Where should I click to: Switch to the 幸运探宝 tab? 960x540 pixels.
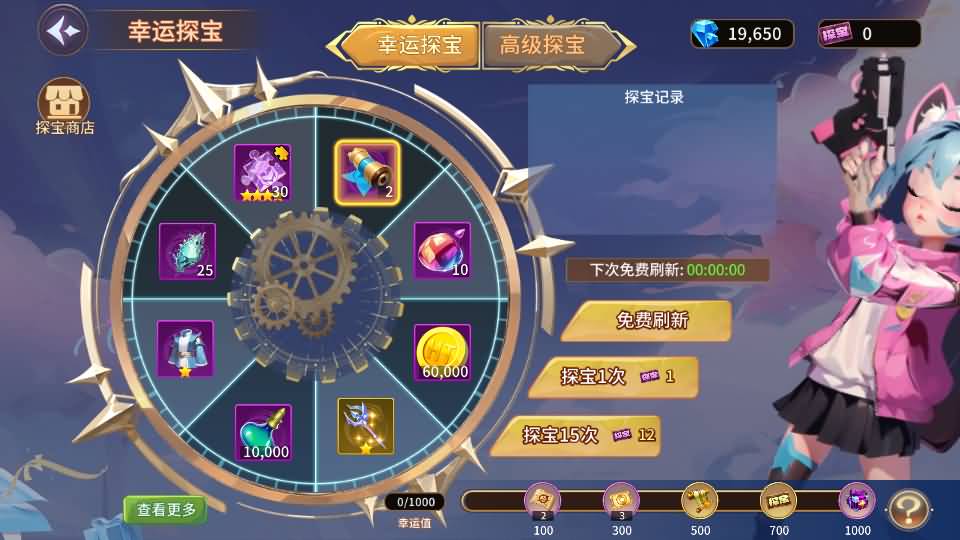click(x=411, y=45)
